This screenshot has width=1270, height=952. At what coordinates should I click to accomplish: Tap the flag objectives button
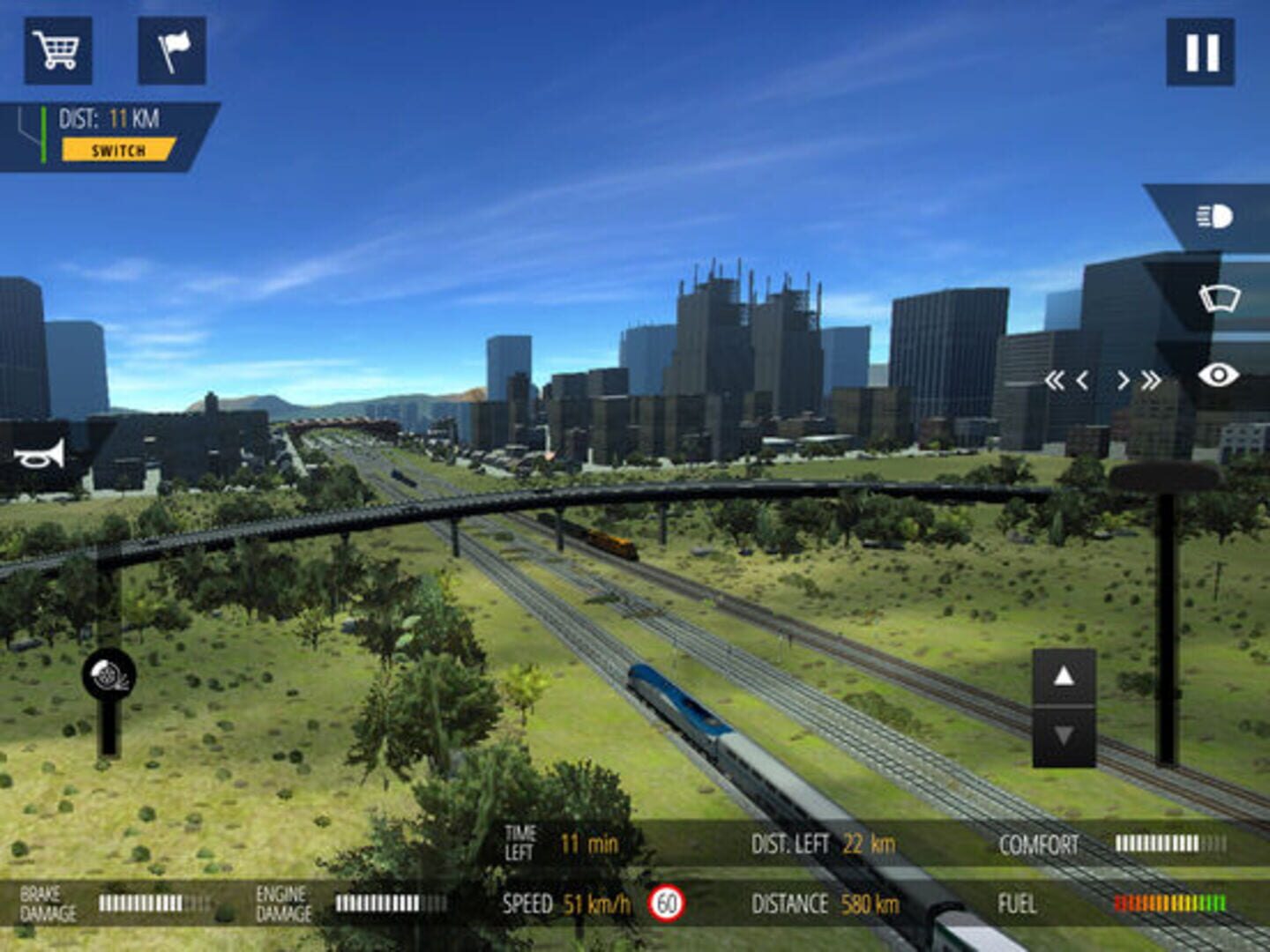pyautogui.click(x=172, y=51)
